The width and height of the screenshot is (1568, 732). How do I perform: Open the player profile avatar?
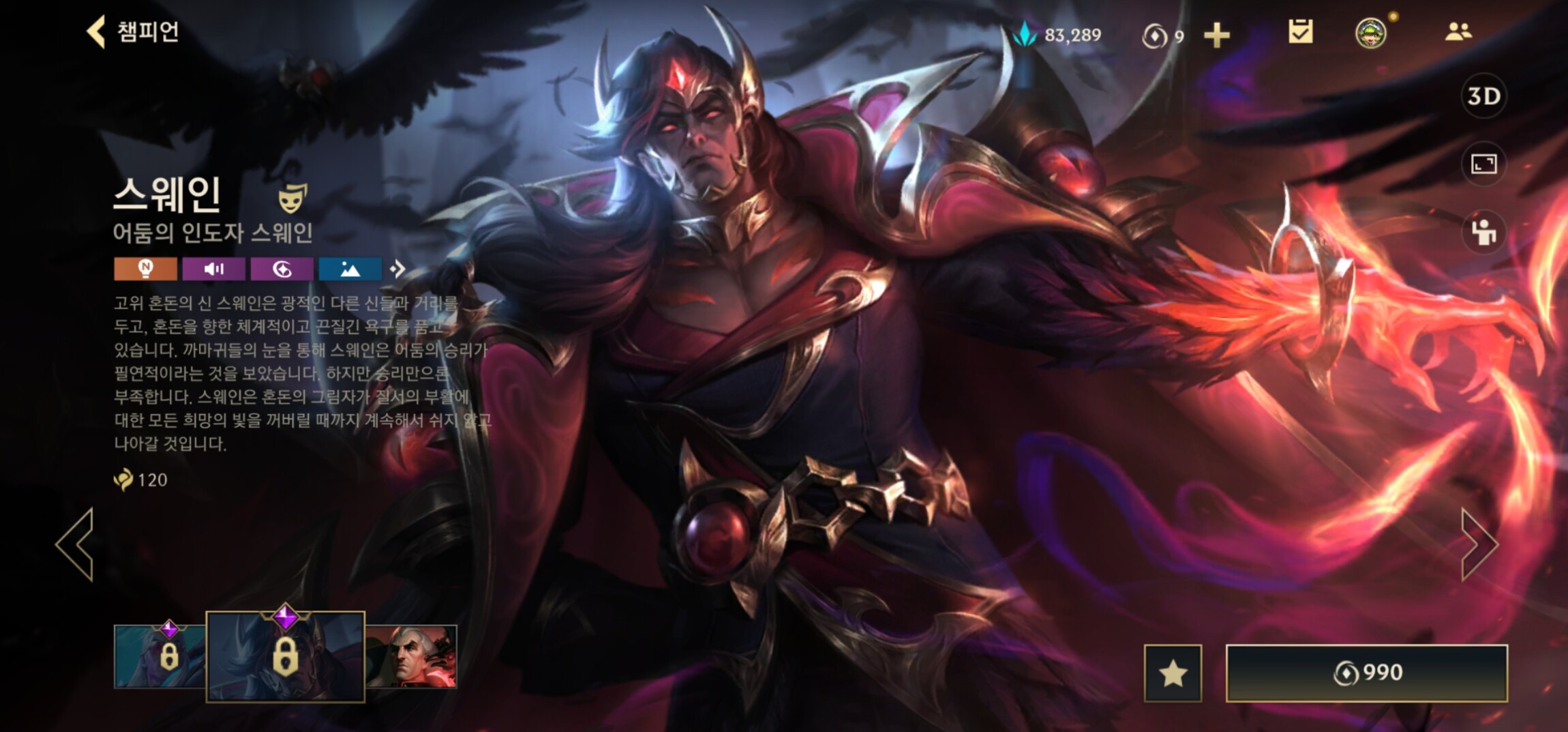coord(1371,33)
